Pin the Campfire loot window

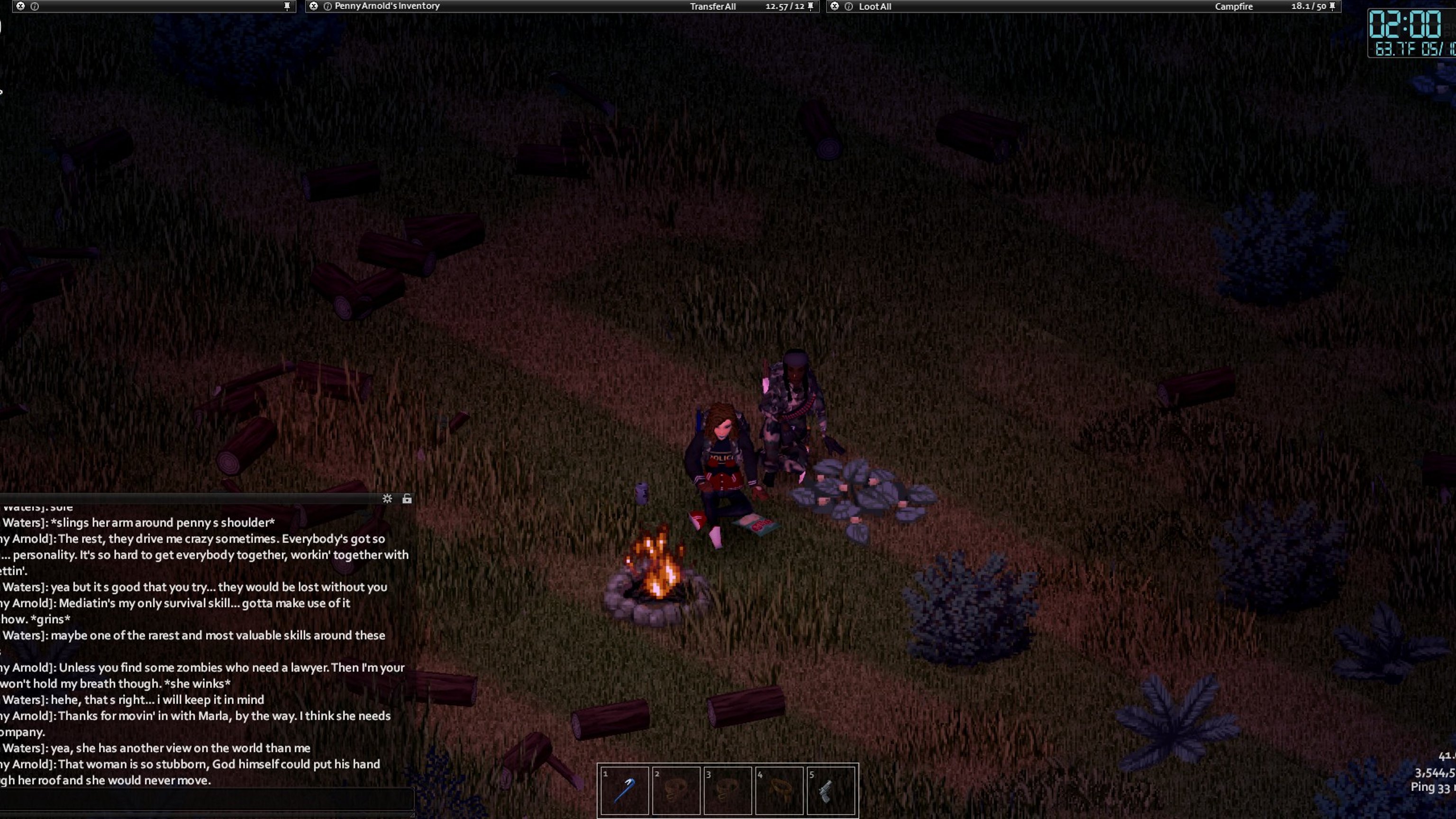coord(1332,6)
